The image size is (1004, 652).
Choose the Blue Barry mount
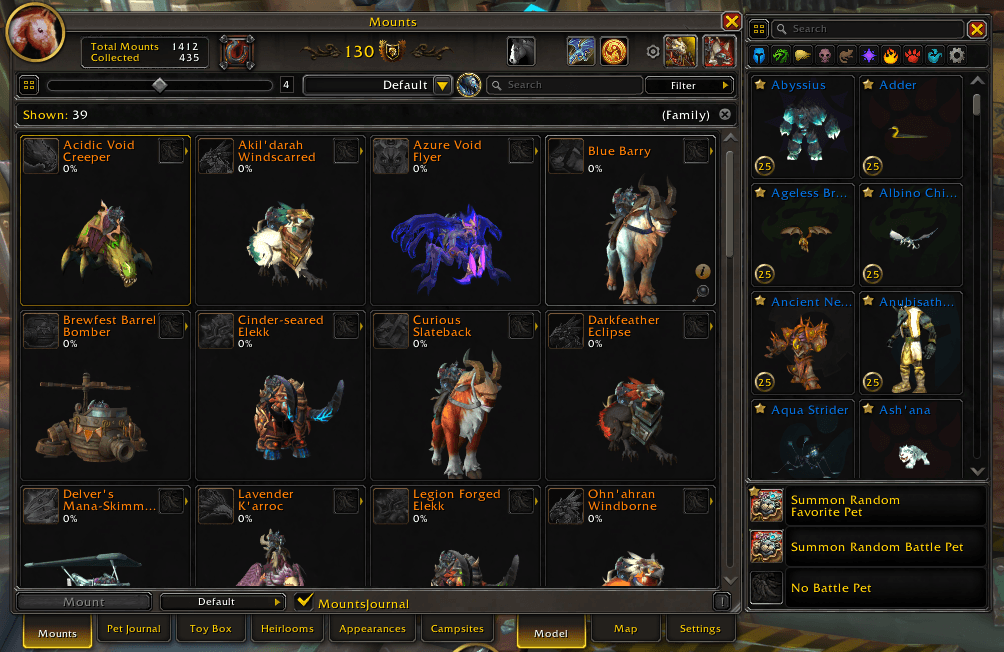(x=630, y=220)
